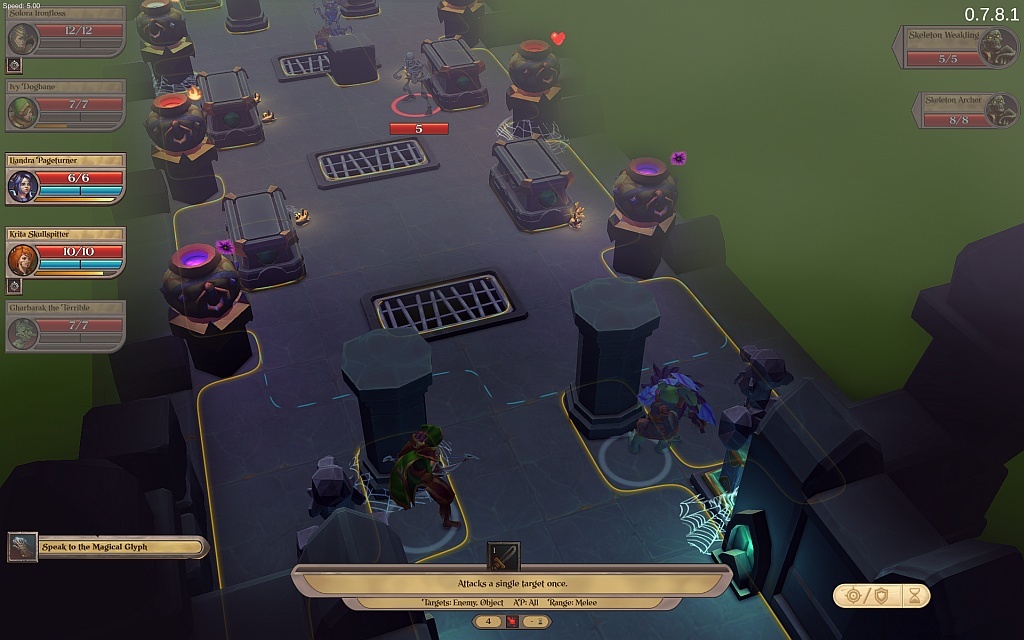Click the hourglass end turn button
This screenshot has width=1024, height=640.
point(914,596)
